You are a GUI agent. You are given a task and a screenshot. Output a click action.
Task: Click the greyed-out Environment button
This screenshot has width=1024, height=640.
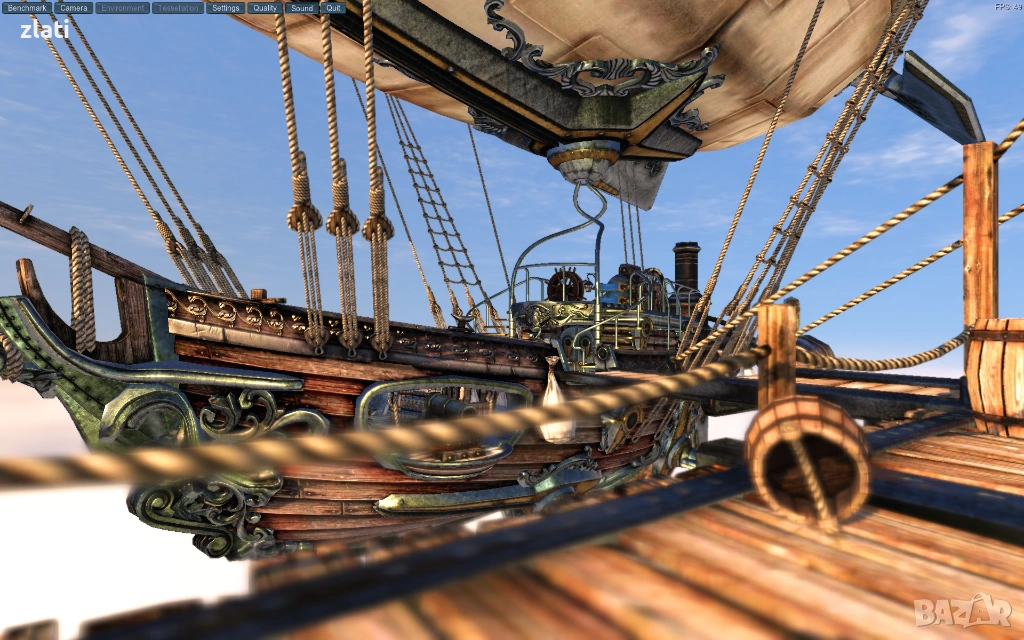[x=123, y=8]
